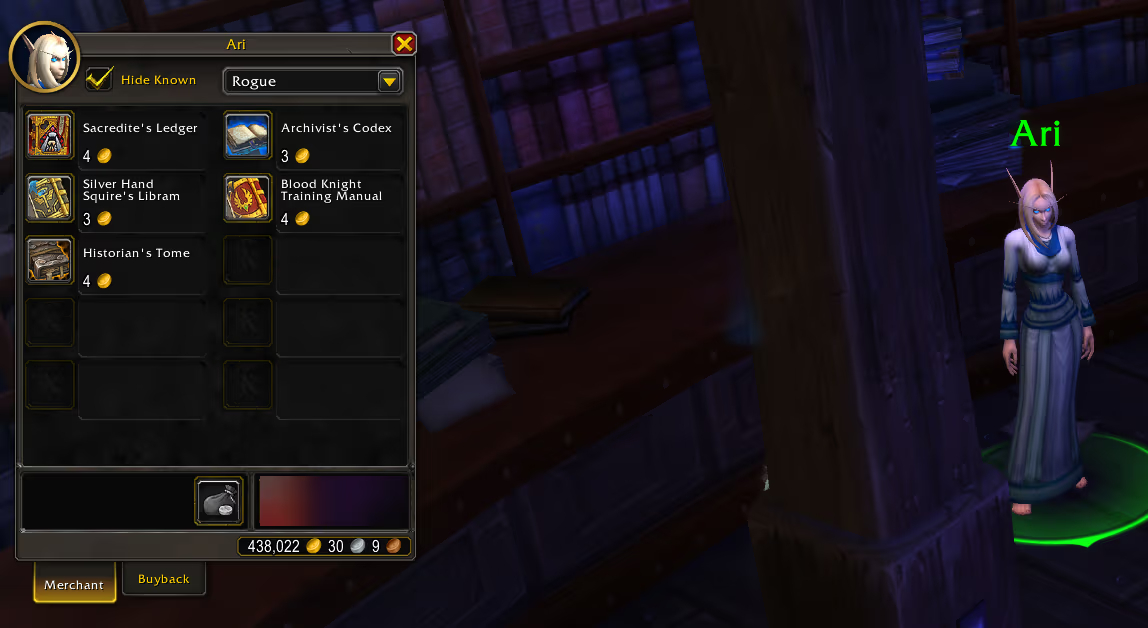This screenshot has width=1148, height=628.
Task: Select the Merchant tab
Action: pyautogui.click(x=73, y=584)
